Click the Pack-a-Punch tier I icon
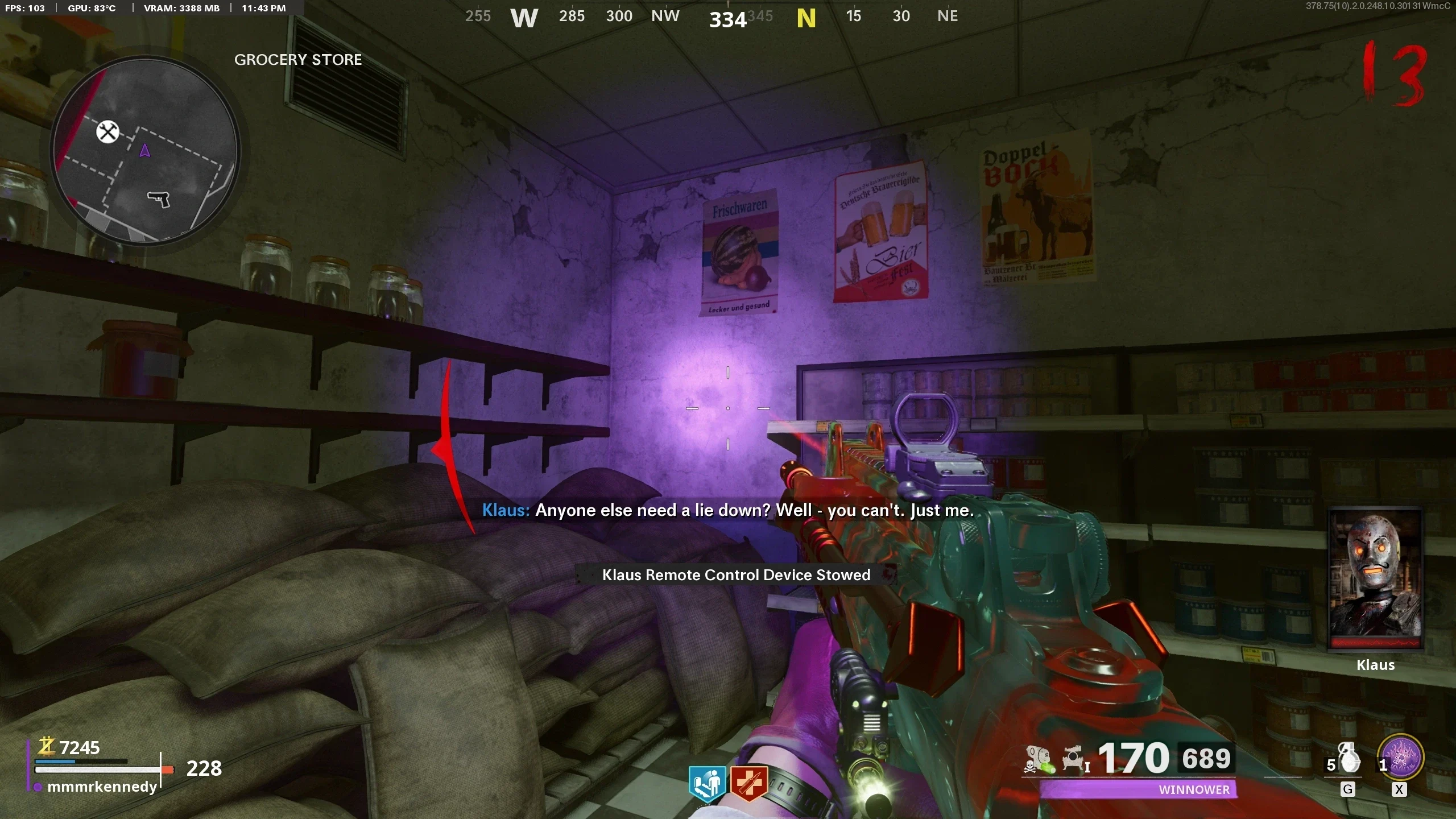 [1075, 759]
